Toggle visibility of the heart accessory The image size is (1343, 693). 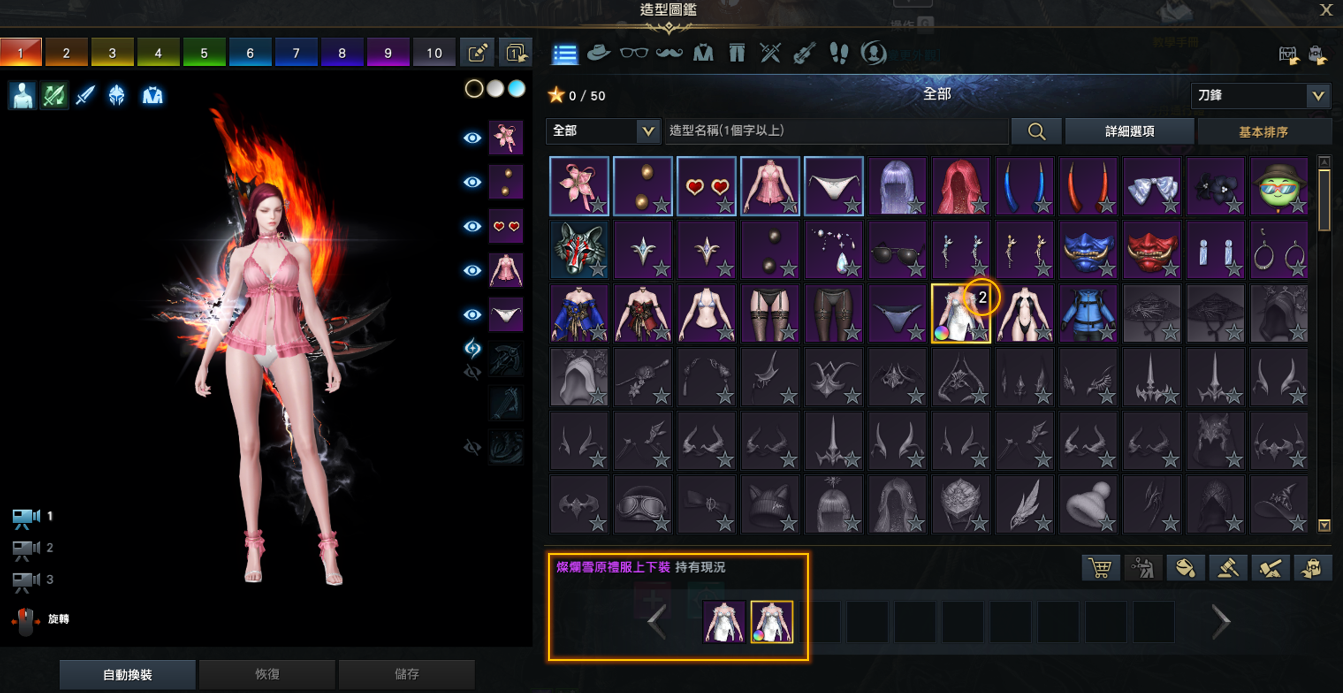pos(473,227)
